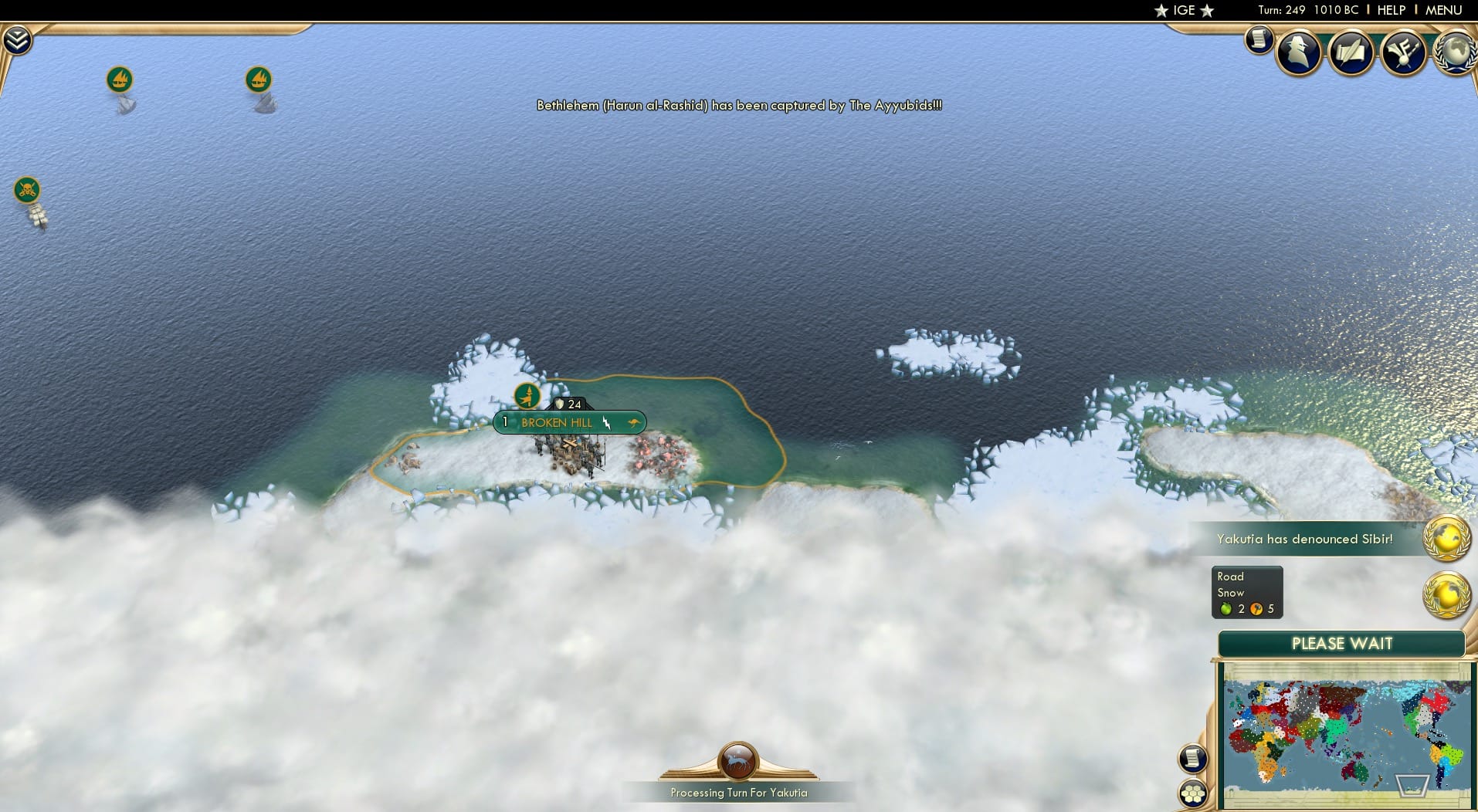
Task: Click the PLEASE WAIT progress banner
Action: click(x=1342, y=643)
